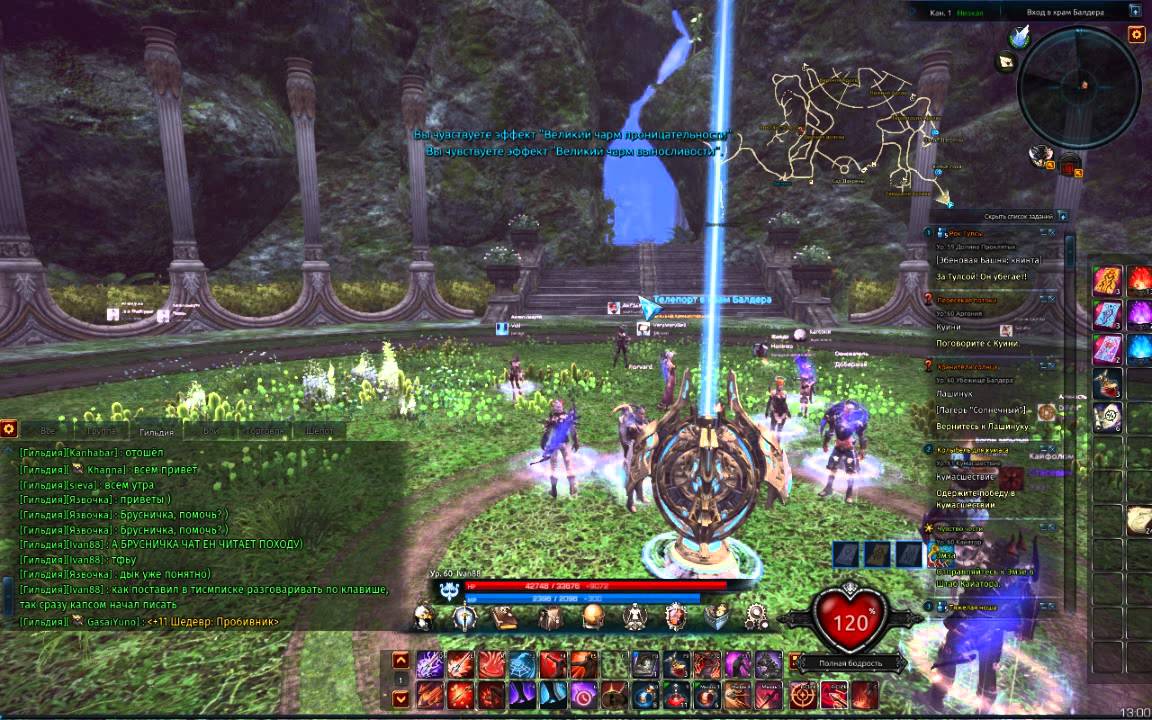Open the Все chat tab

(46, 431)
